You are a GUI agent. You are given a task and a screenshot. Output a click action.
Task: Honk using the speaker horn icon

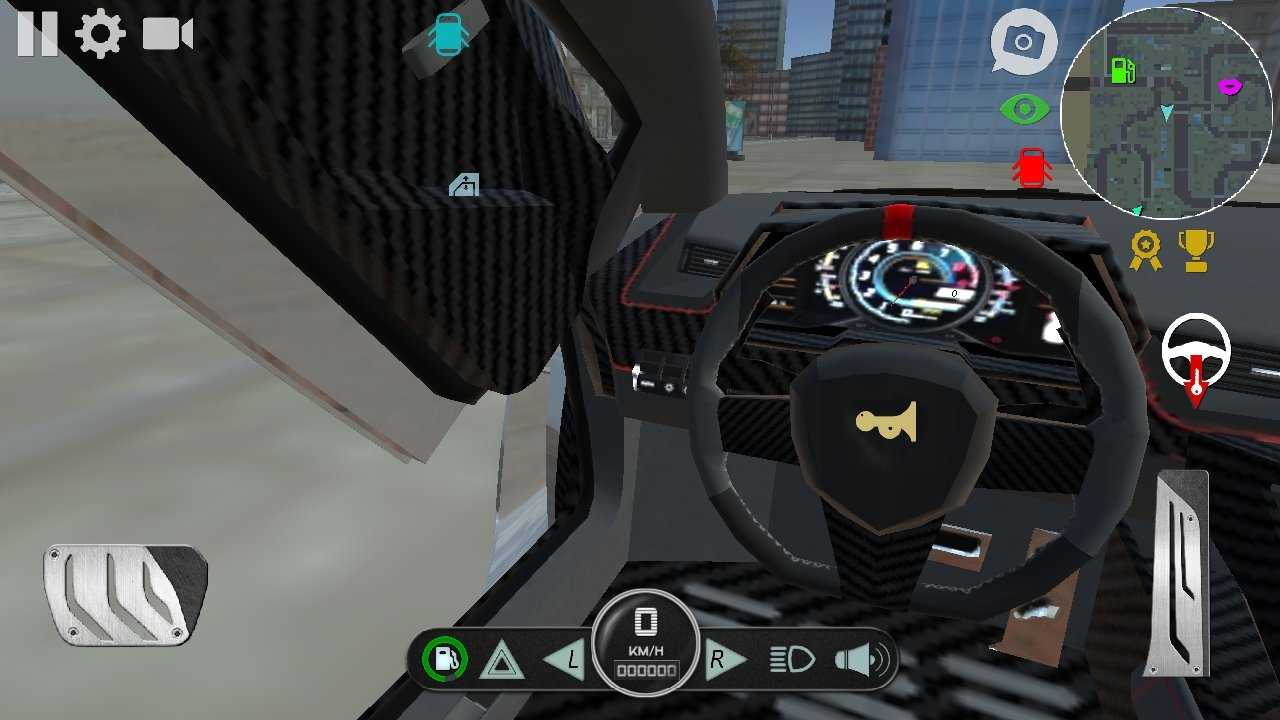point(860,659)
